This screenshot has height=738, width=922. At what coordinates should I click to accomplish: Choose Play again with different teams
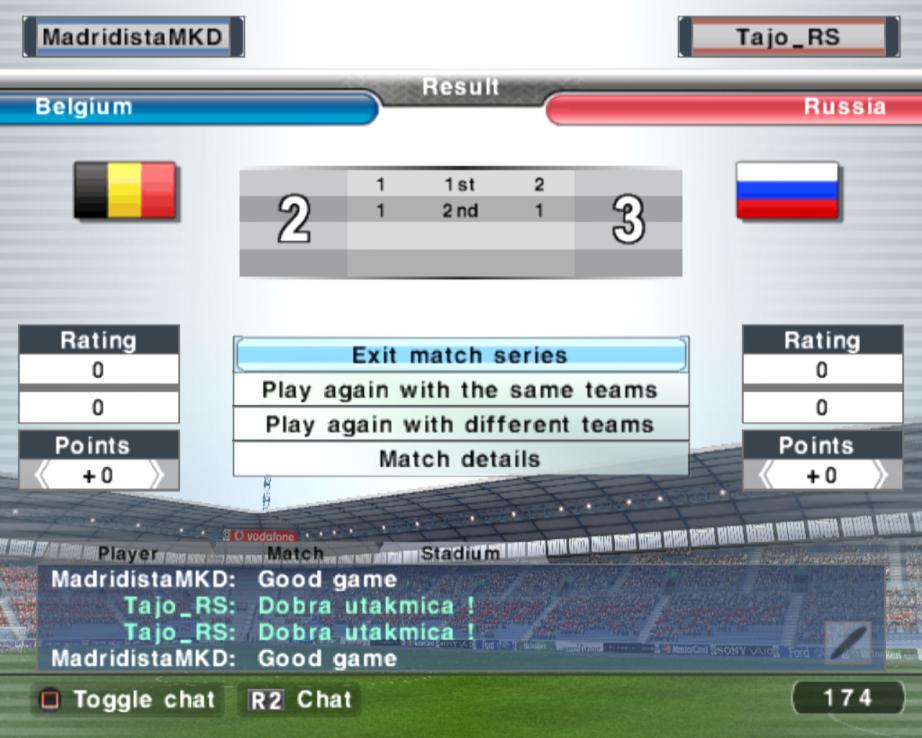pos(460,425)
